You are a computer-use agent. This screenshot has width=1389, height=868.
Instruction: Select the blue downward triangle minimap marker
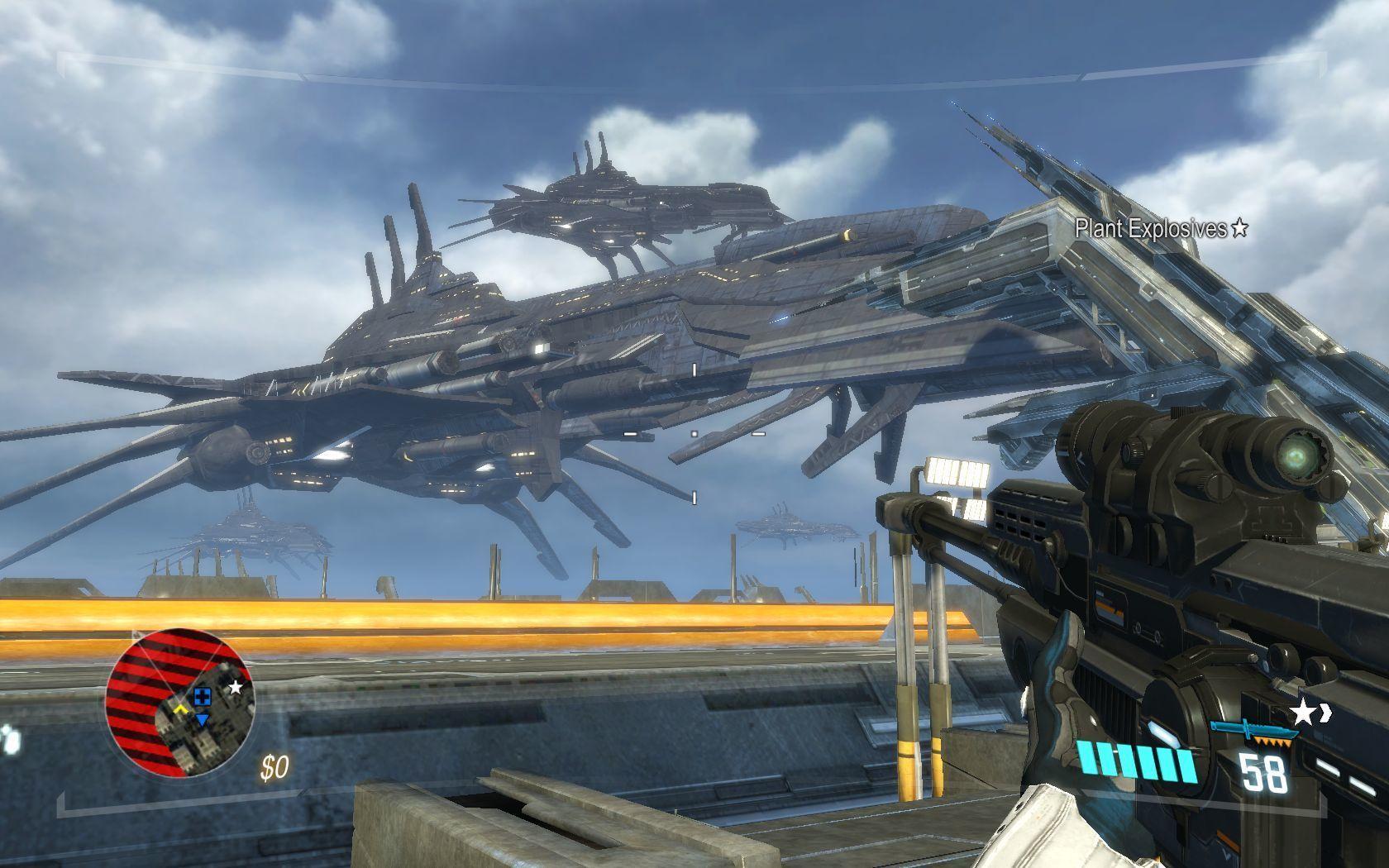pyautogui.click(x=203, y=721)
